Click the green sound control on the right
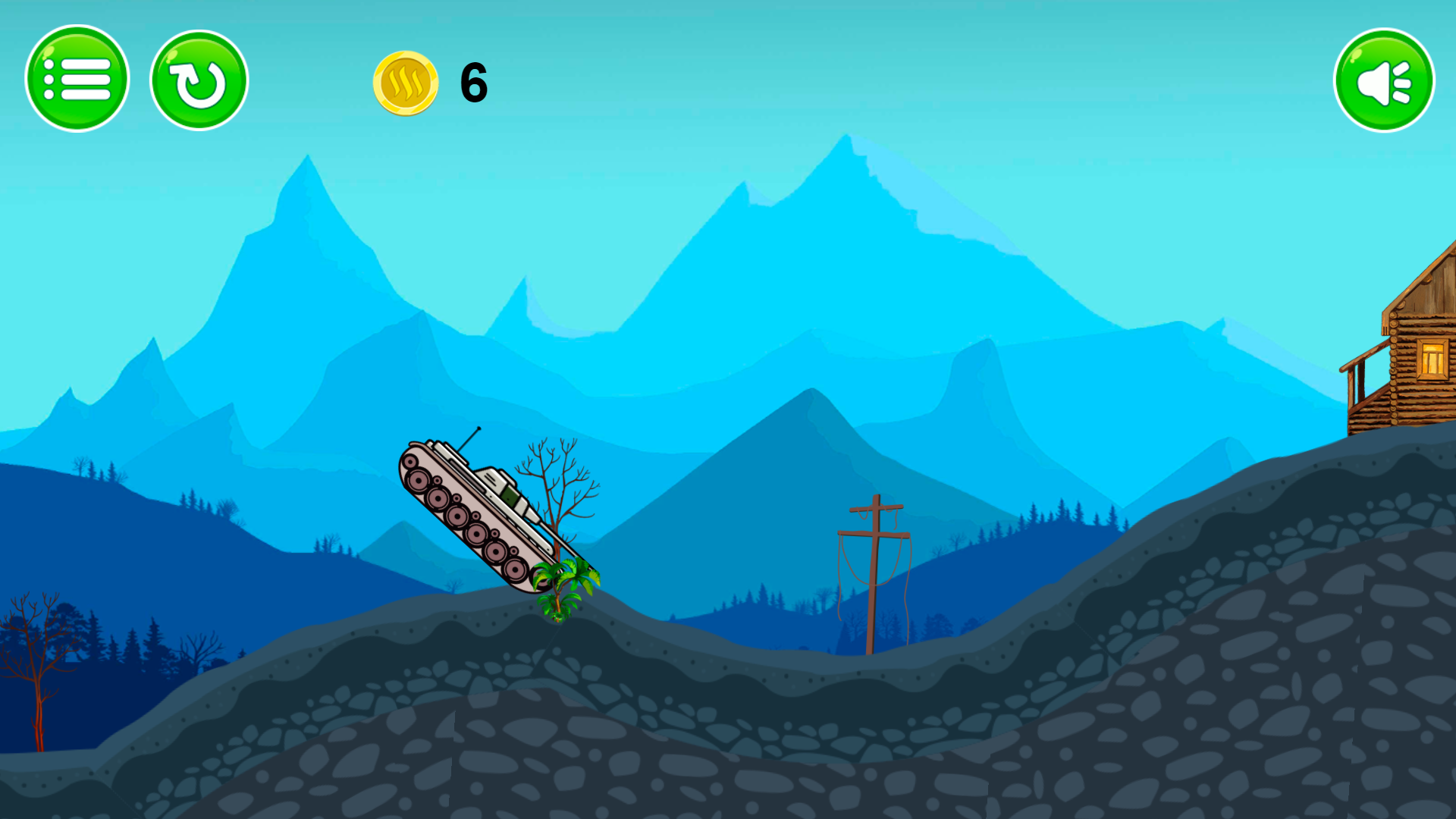The image size is (1456, 819). coord(1382,78)
